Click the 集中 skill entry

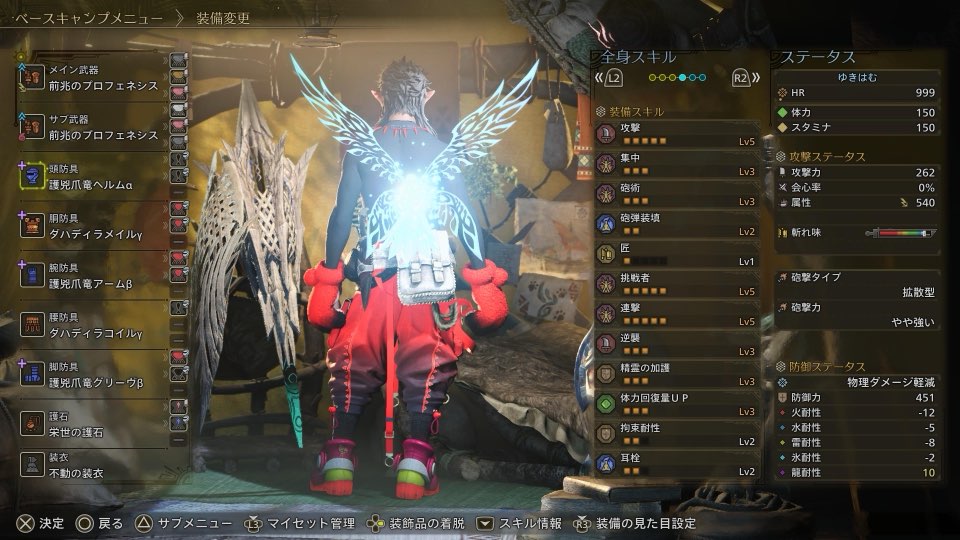pyautogui.click(x=678, y=165)
